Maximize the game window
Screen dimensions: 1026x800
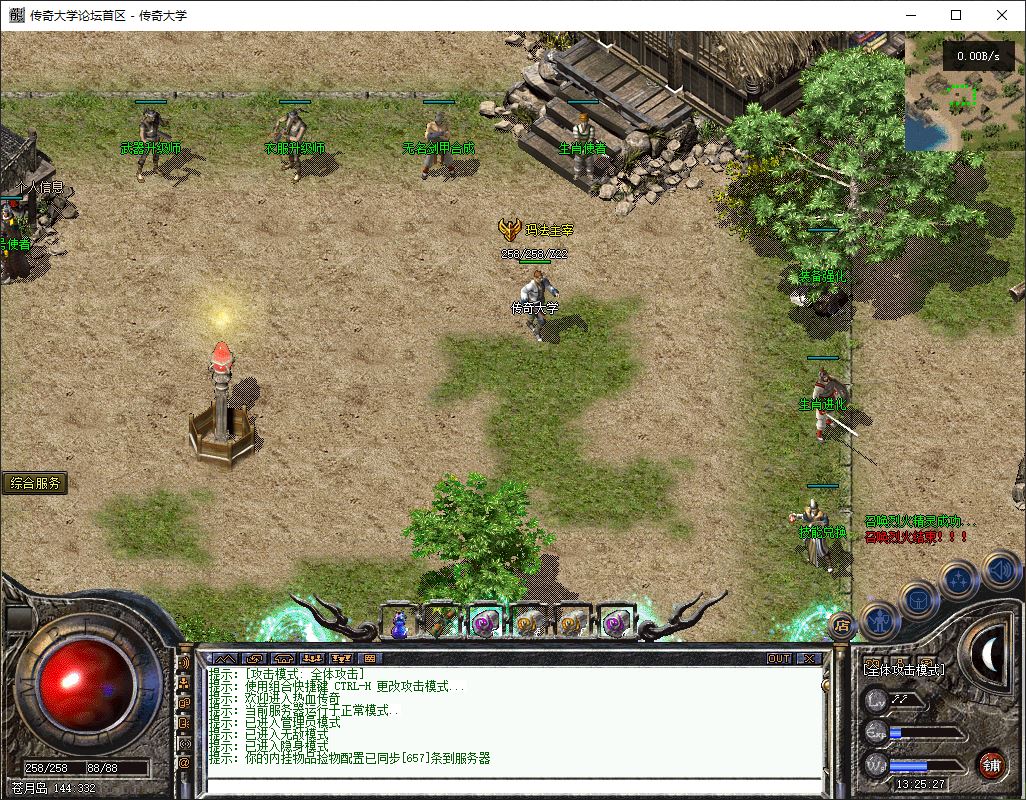pyautogui.click(x=956, y=15)
